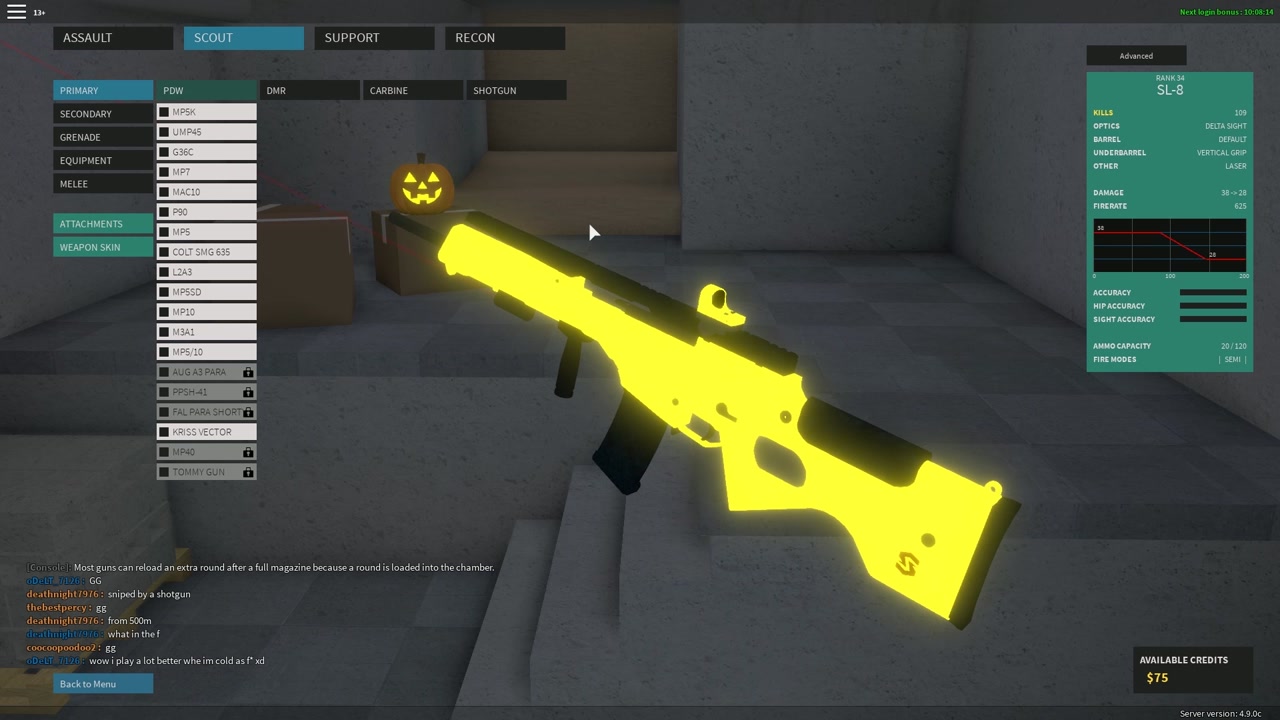The height and width of the screenshot is (720, 1280).
Task: Select the MP5K from the list
Action: point(206,112)
